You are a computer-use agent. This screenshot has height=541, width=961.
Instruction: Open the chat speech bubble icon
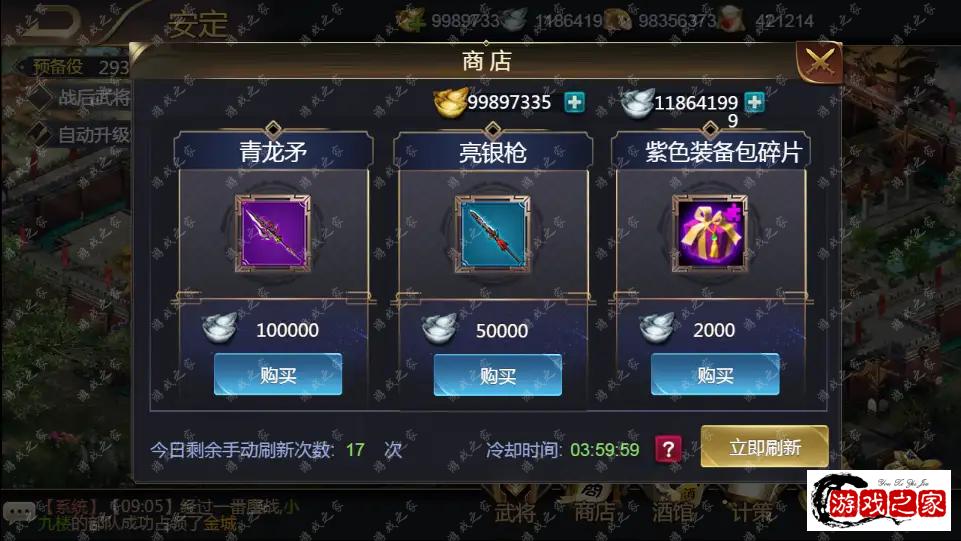coord(17,512)
